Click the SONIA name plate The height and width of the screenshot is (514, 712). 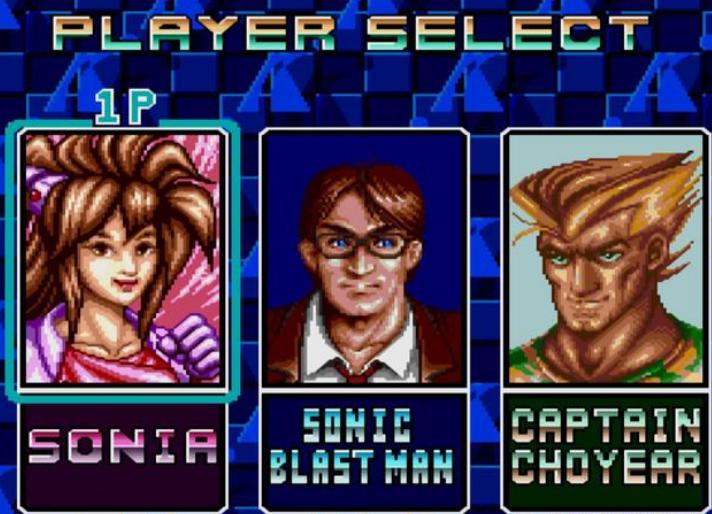coord(122,448)
